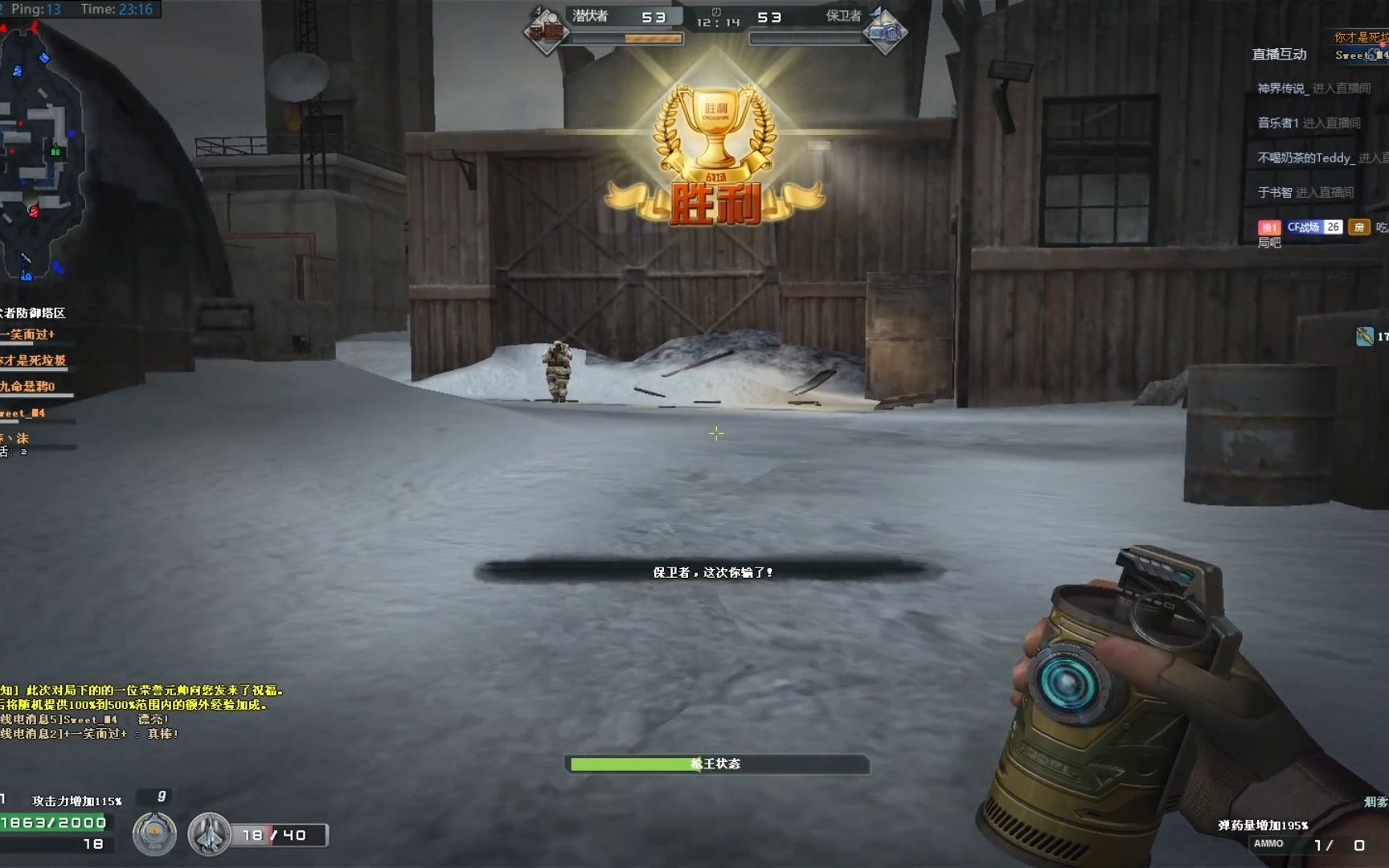Image resolution: width=1389 pixels, height=868 pixels.
Task: Click viewer 神界传说_ in stream chat
Action: coord(1283,88)
